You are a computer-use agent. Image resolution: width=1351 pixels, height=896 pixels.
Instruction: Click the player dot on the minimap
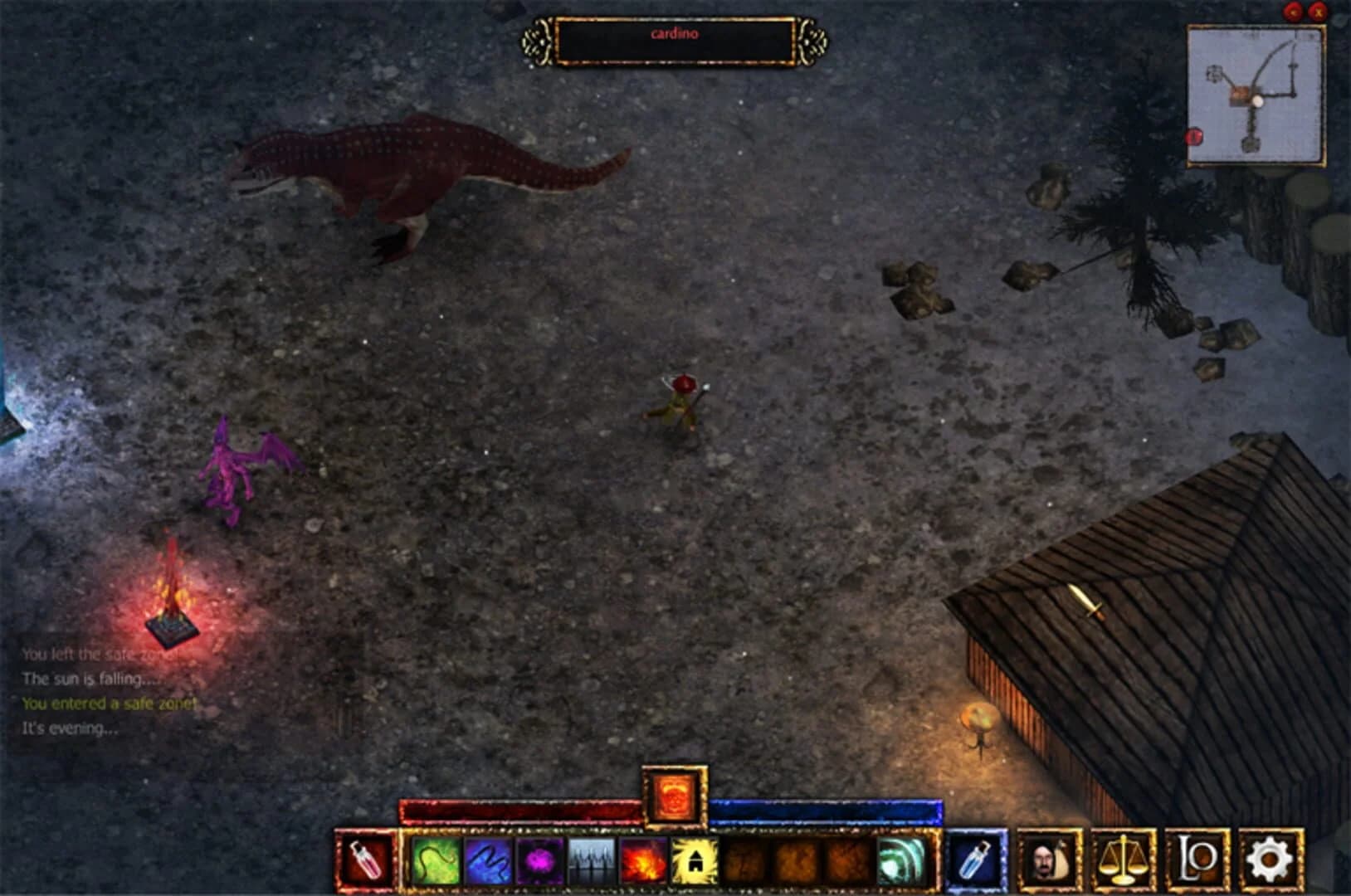[1258, 101]
